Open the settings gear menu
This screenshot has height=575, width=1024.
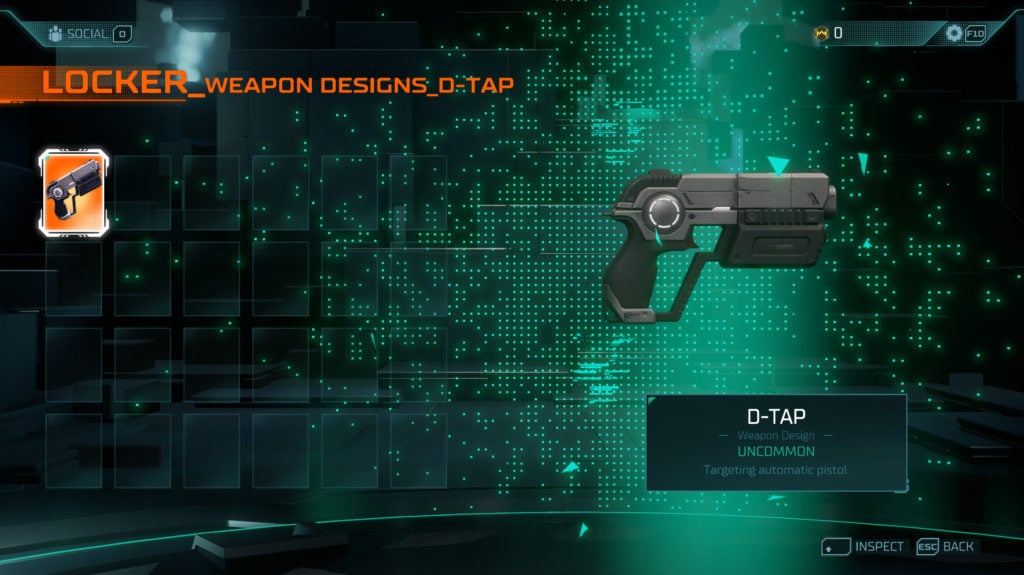click(x=954, y=33)
